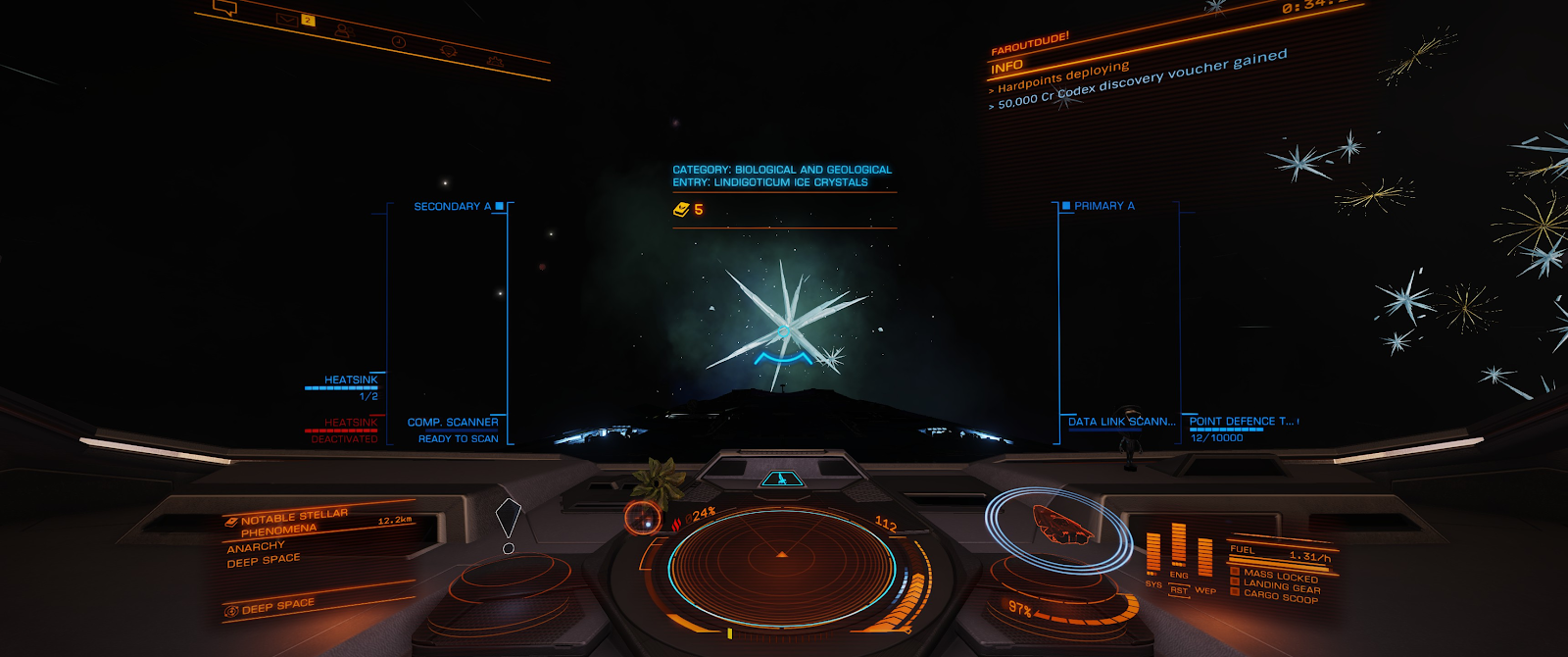Select the Point Defence Turret module

pyautogui.click(x=1241, y=422)
